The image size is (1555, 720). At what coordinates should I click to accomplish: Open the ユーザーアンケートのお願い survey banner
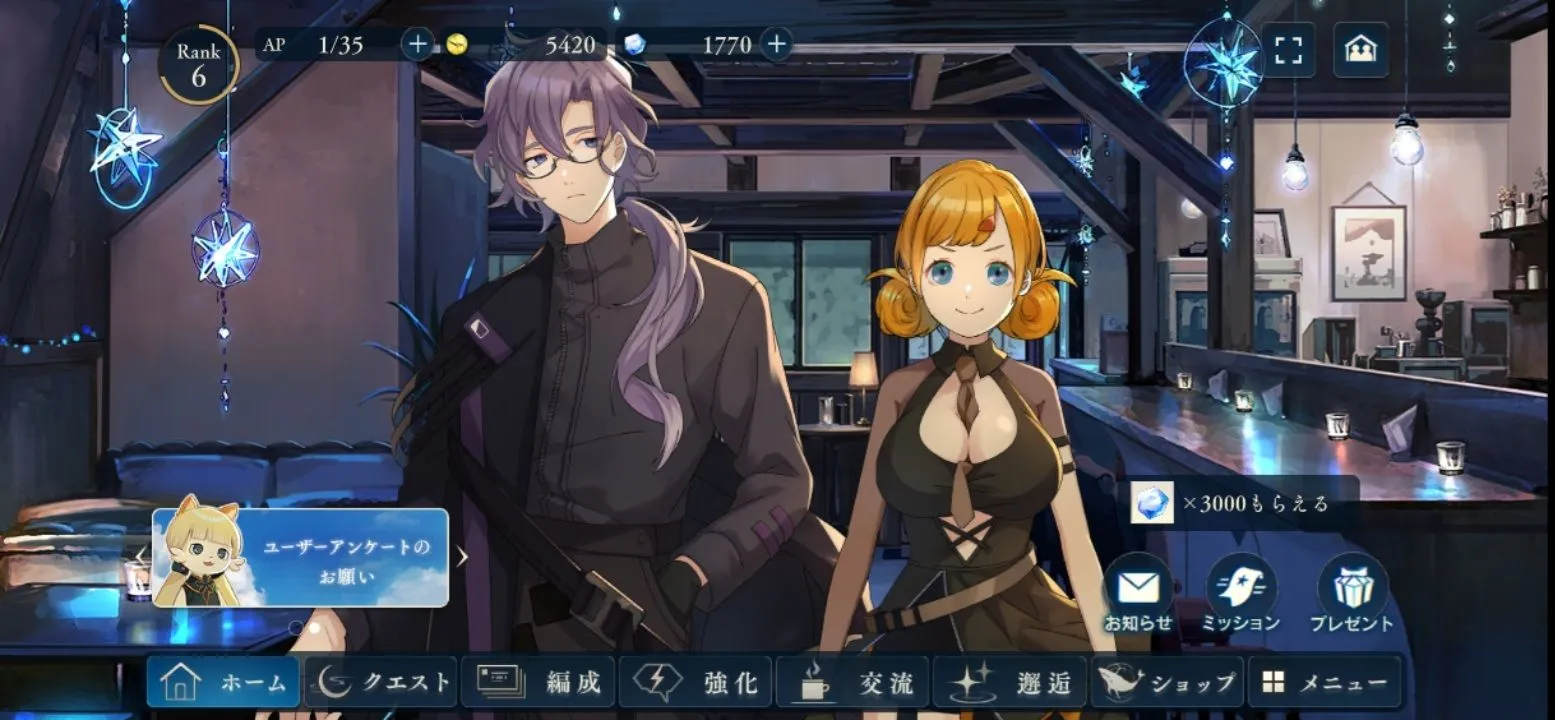300,558
